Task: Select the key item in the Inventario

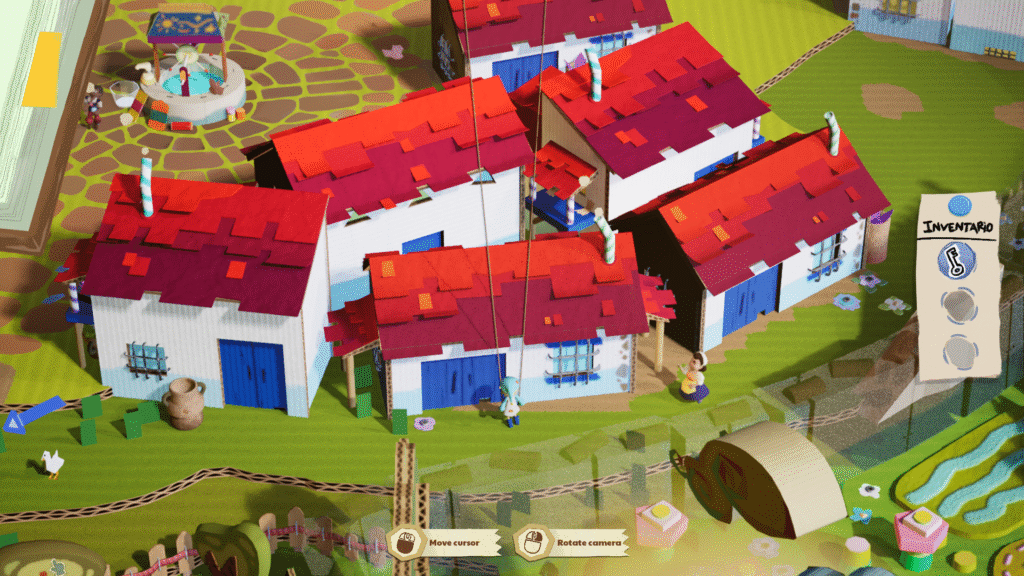Action: pos(957,262)
